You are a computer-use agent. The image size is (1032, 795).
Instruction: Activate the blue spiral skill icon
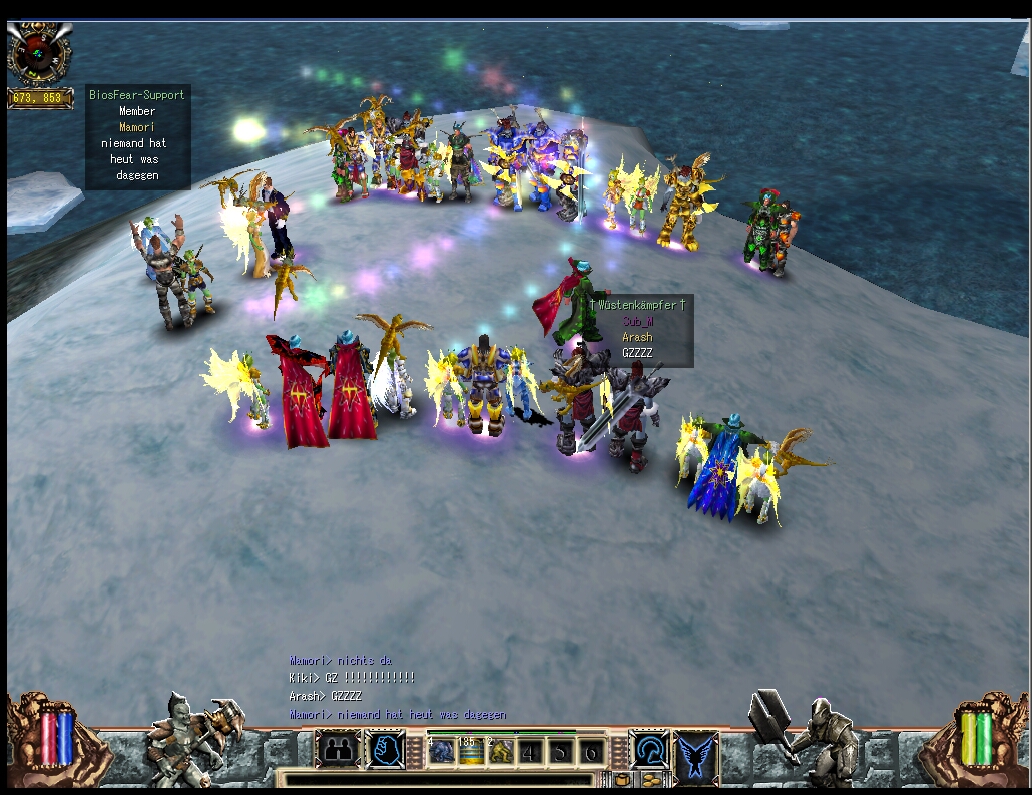649,750
